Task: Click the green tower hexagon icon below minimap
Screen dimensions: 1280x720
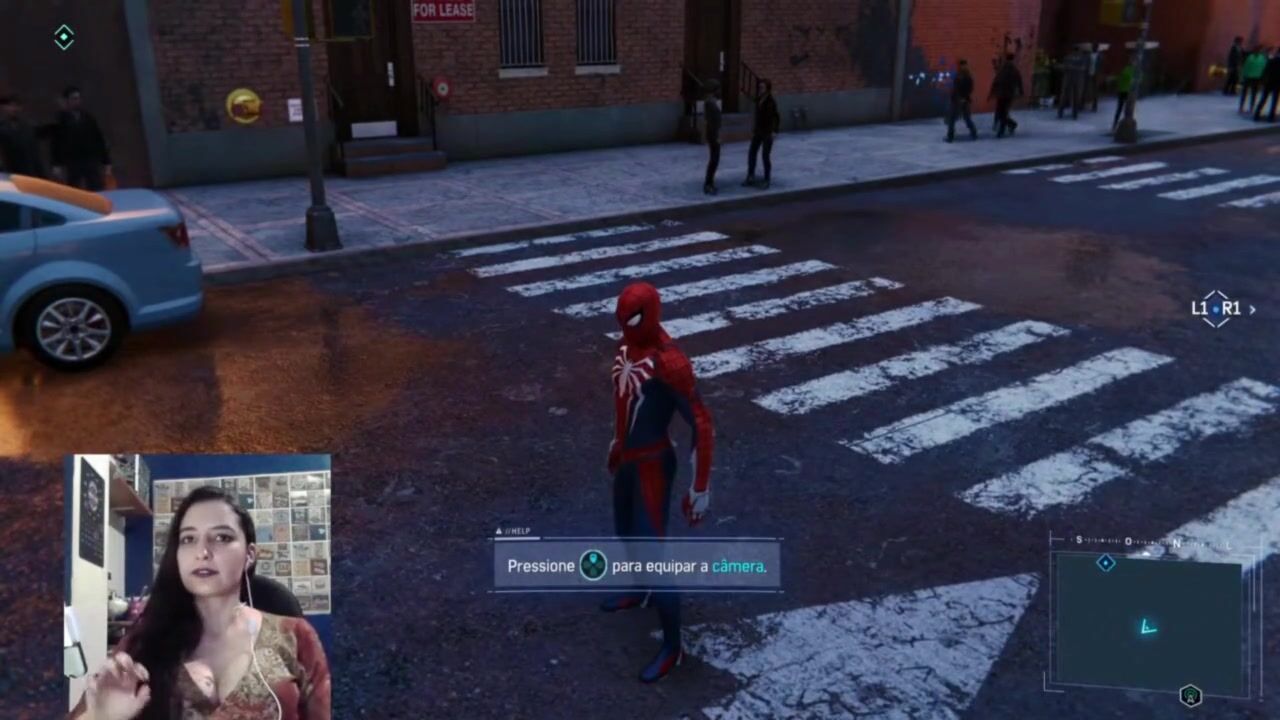Action: coord(1190,695)
